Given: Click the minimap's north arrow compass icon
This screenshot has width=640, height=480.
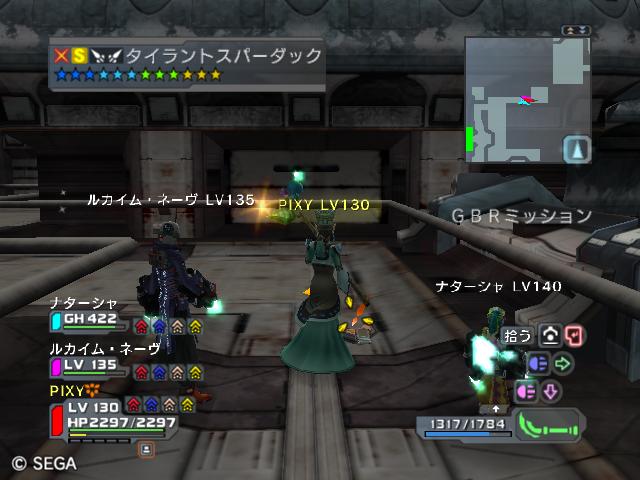Looking at the screenshot, I should pyautogui.click(x=577, y=149).
